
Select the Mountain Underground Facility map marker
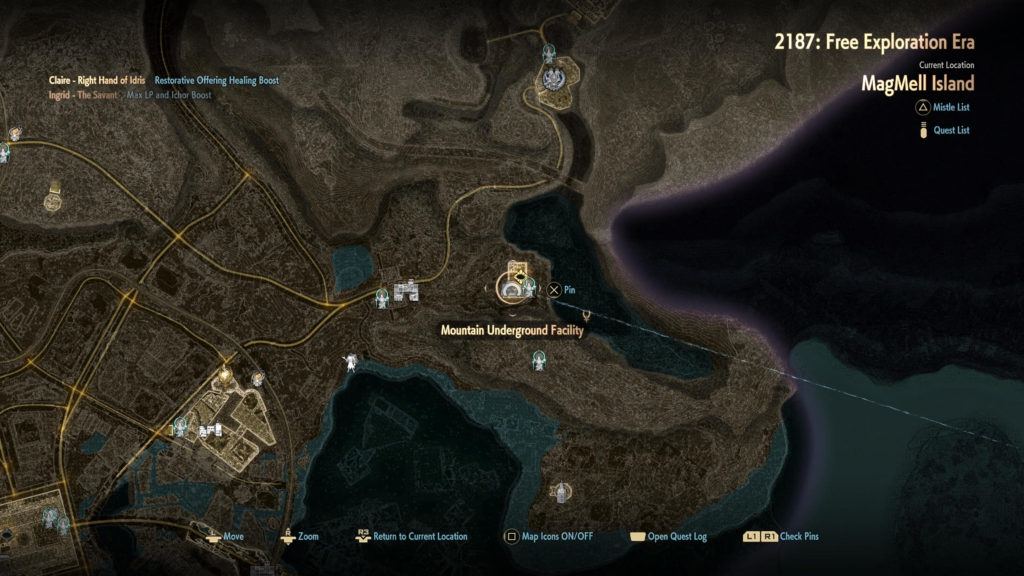(x=513, y=289)
